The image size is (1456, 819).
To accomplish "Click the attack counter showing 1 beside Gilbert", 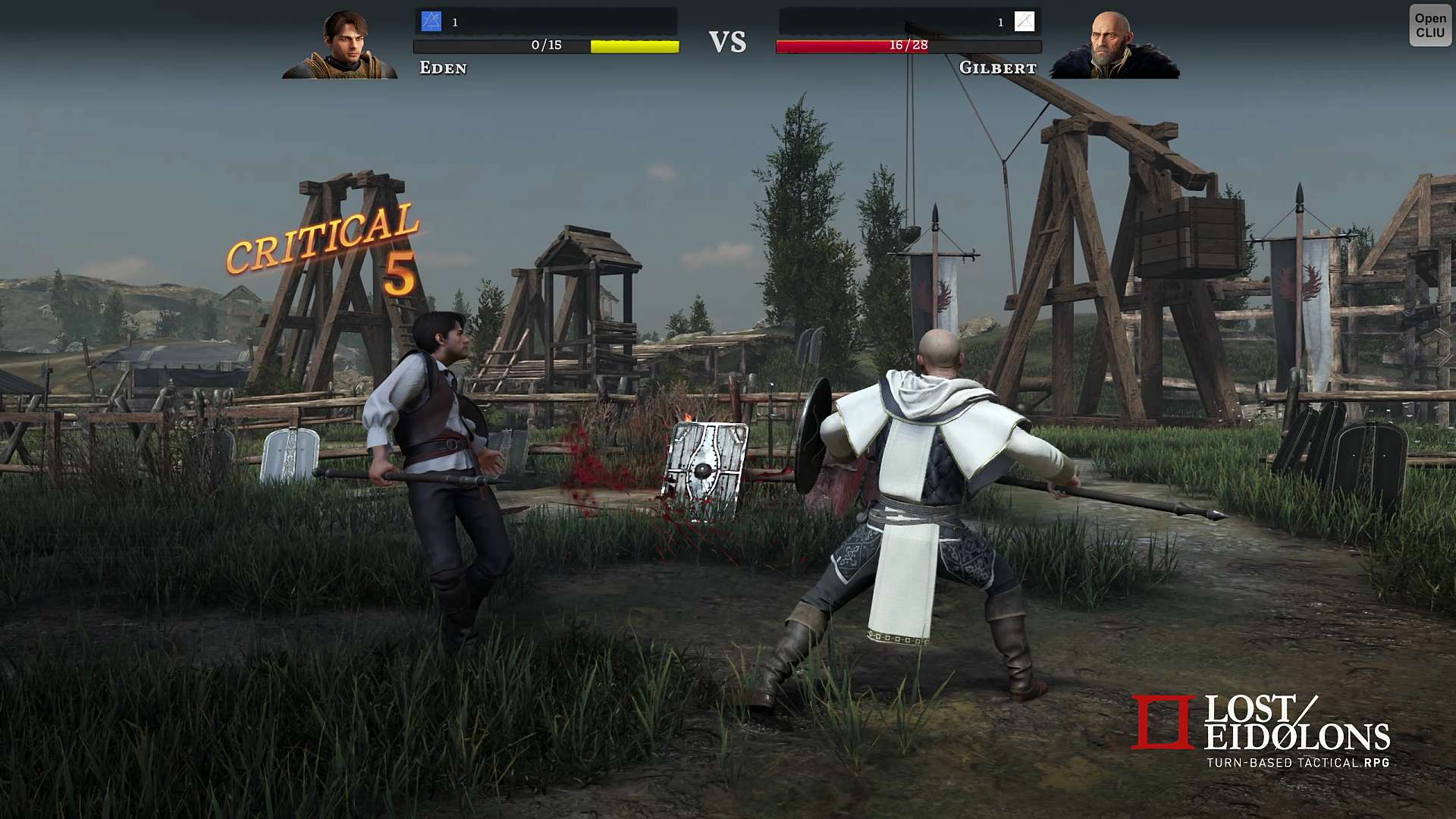I will (999, 23).
